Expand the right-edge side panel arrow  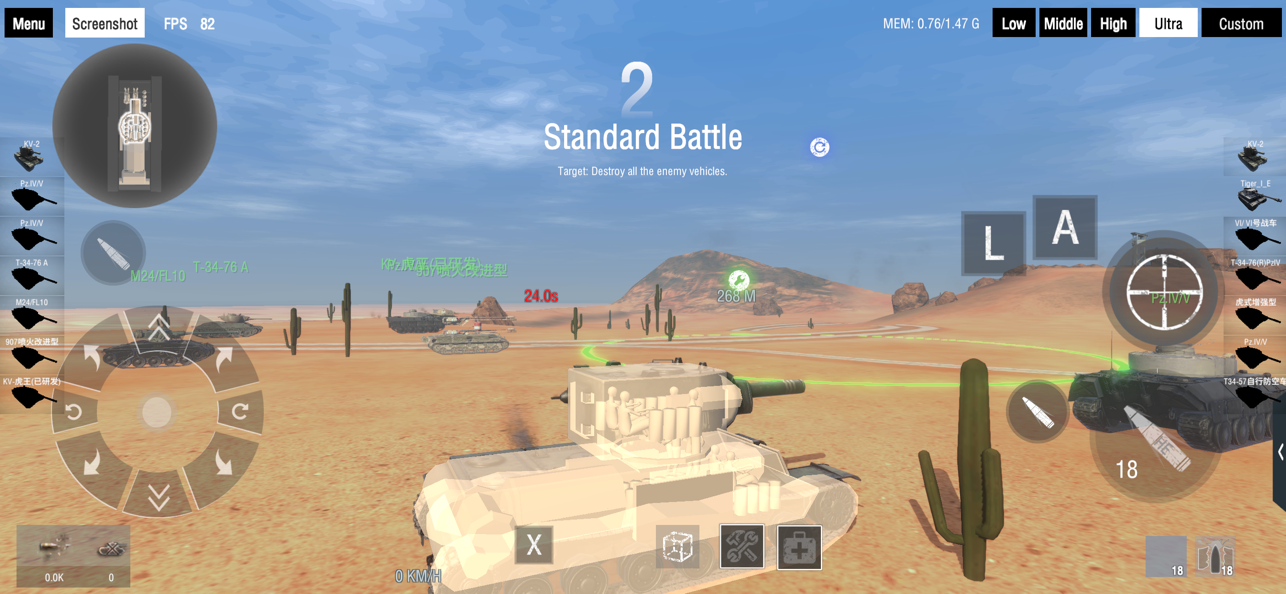pyautogui.click(x=1280, y=452)
